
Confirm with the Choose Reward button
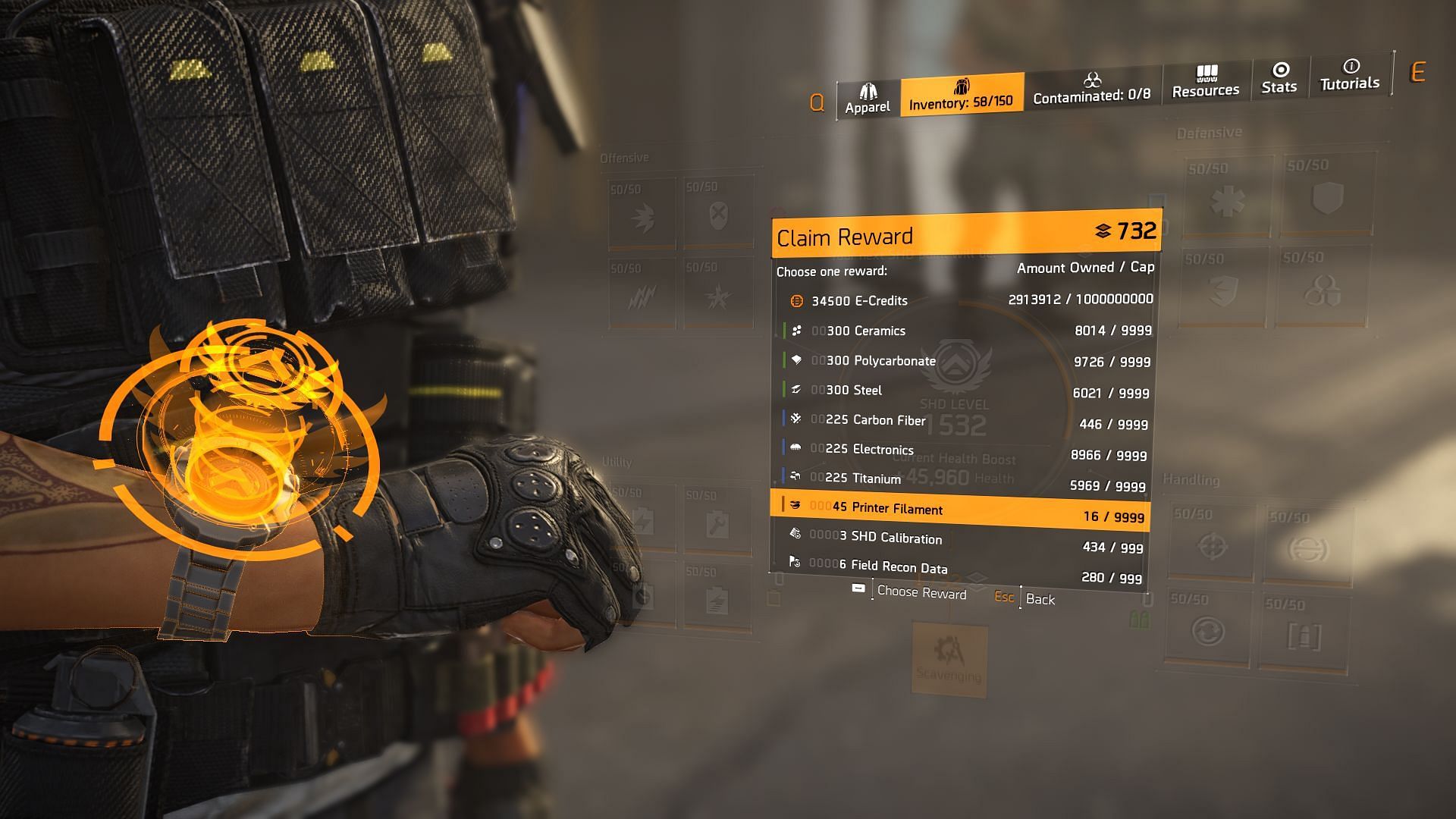pos(912,592)
